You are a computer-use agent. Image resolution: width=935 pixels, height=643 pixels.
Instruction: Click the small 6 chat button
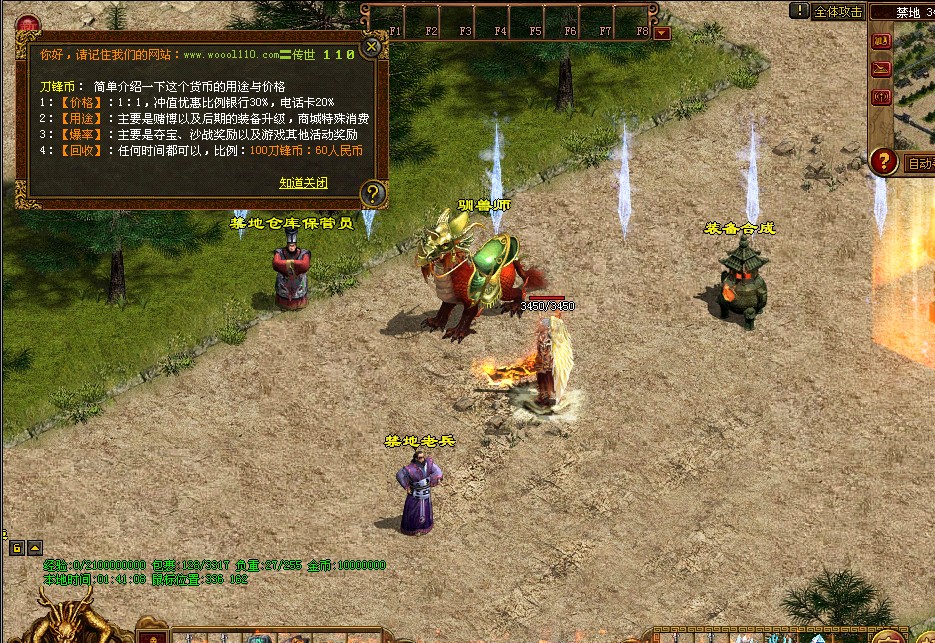pos(17,548)
